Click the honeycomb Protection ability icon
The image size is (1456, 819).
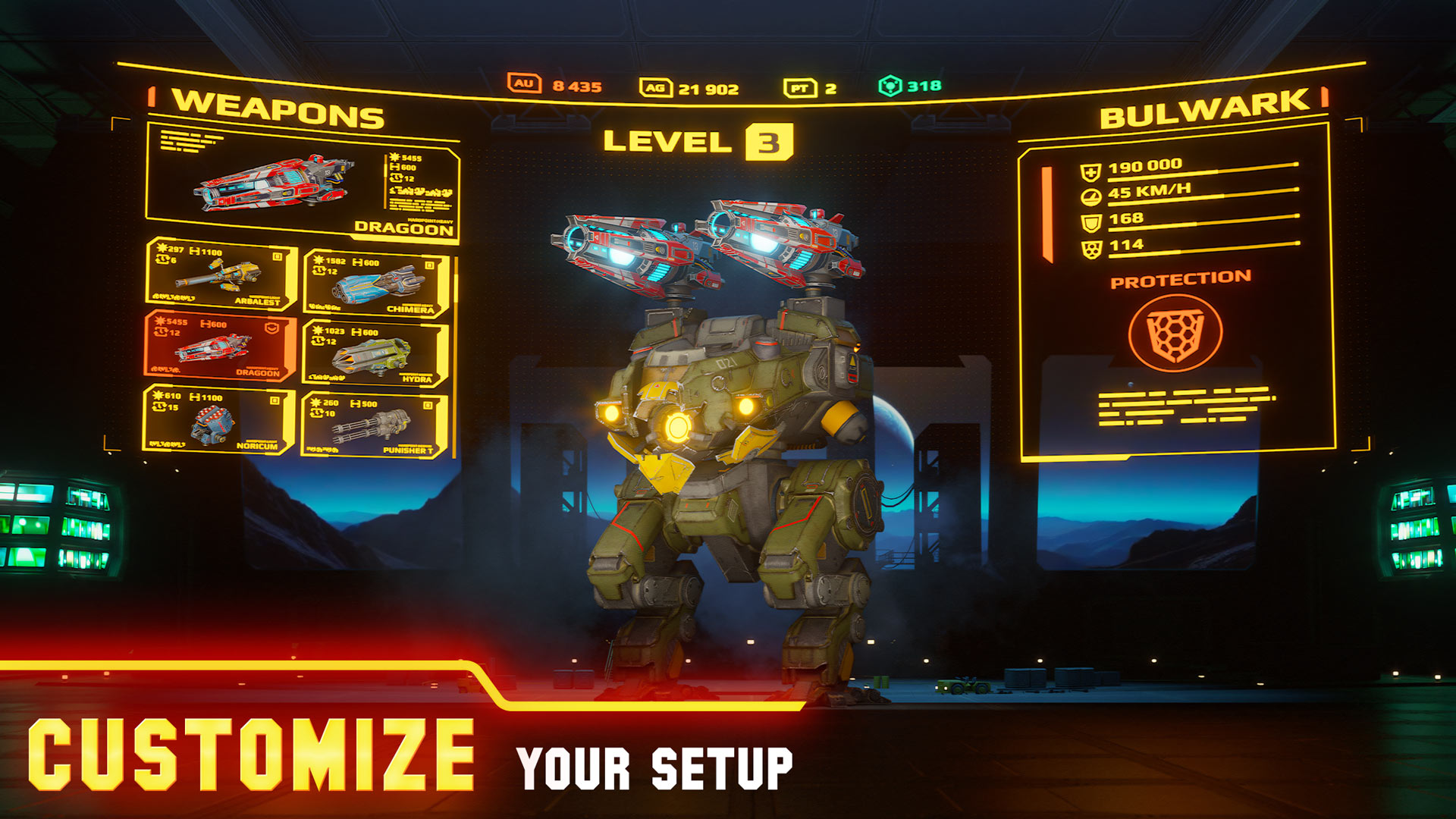point(1175,332)
